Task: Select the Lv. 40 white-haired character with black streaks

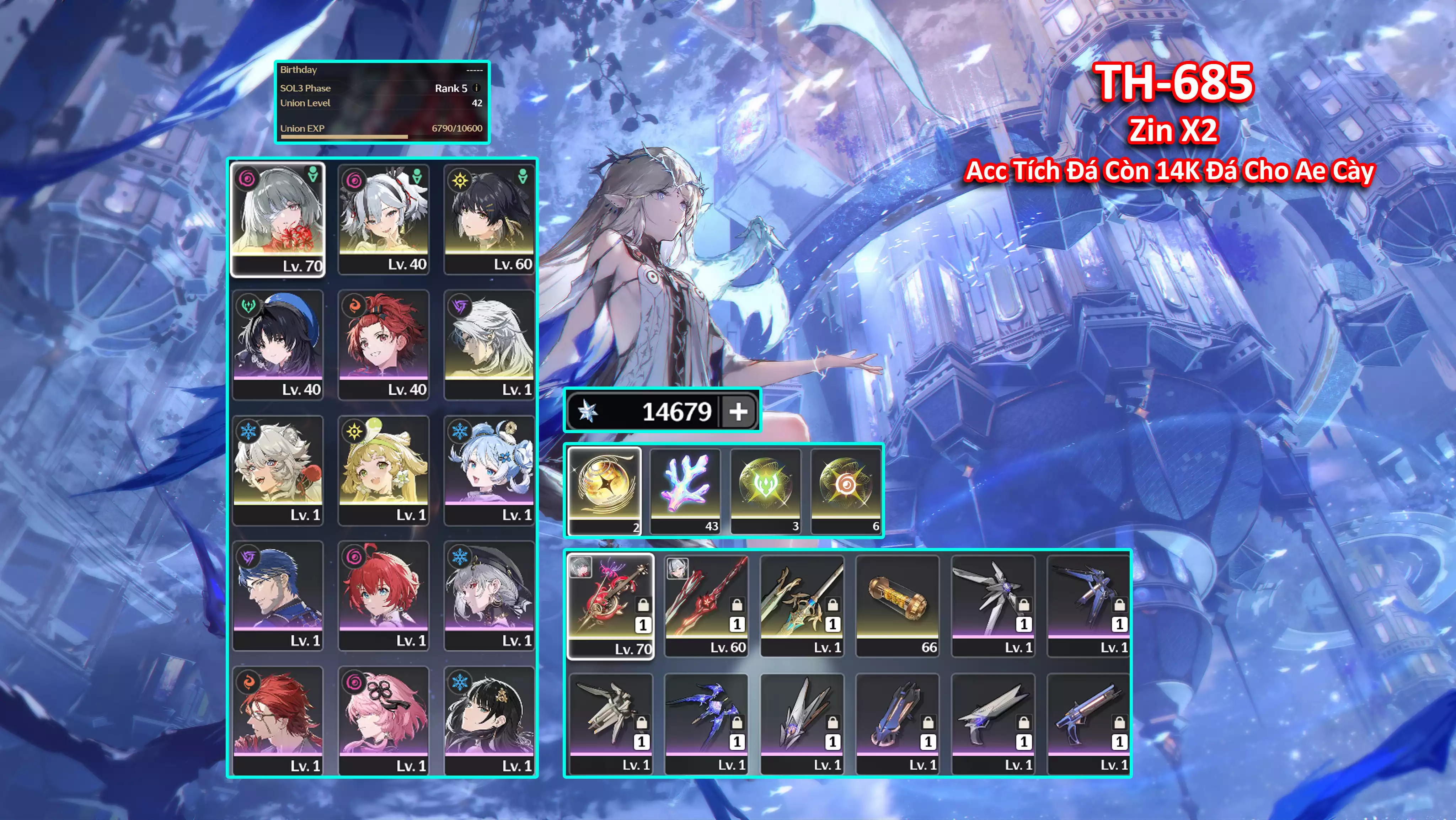Action: [383, 219]
